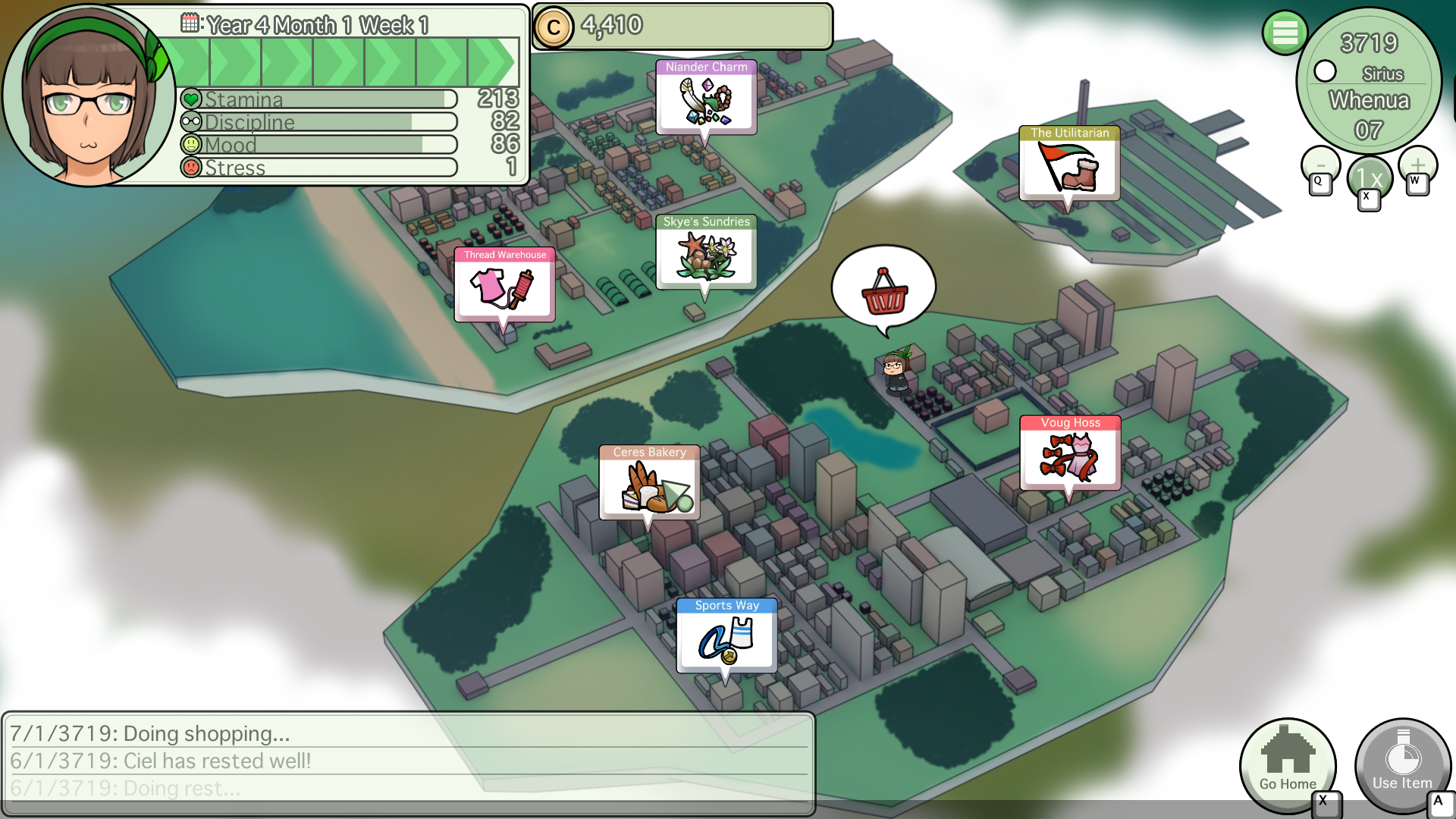Click the Go Home house icon
Image resolution: width=1456 pixels, height=819 pixels.
tap(1287, 766)
